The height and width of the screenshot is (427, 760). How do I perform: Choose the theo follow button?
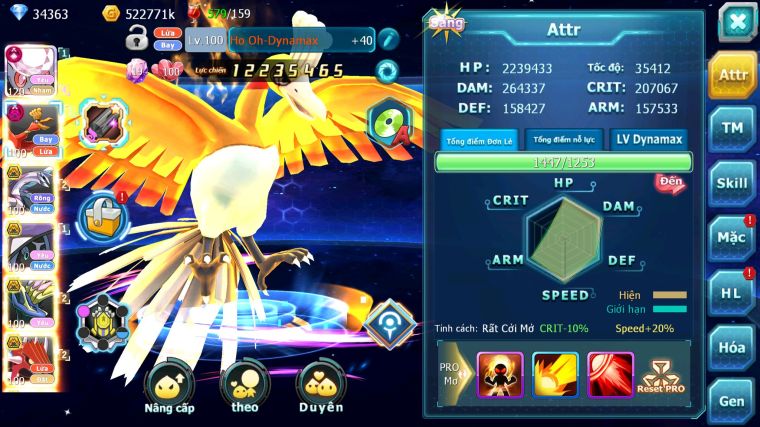pyautogui.click(x=244, y=388)
